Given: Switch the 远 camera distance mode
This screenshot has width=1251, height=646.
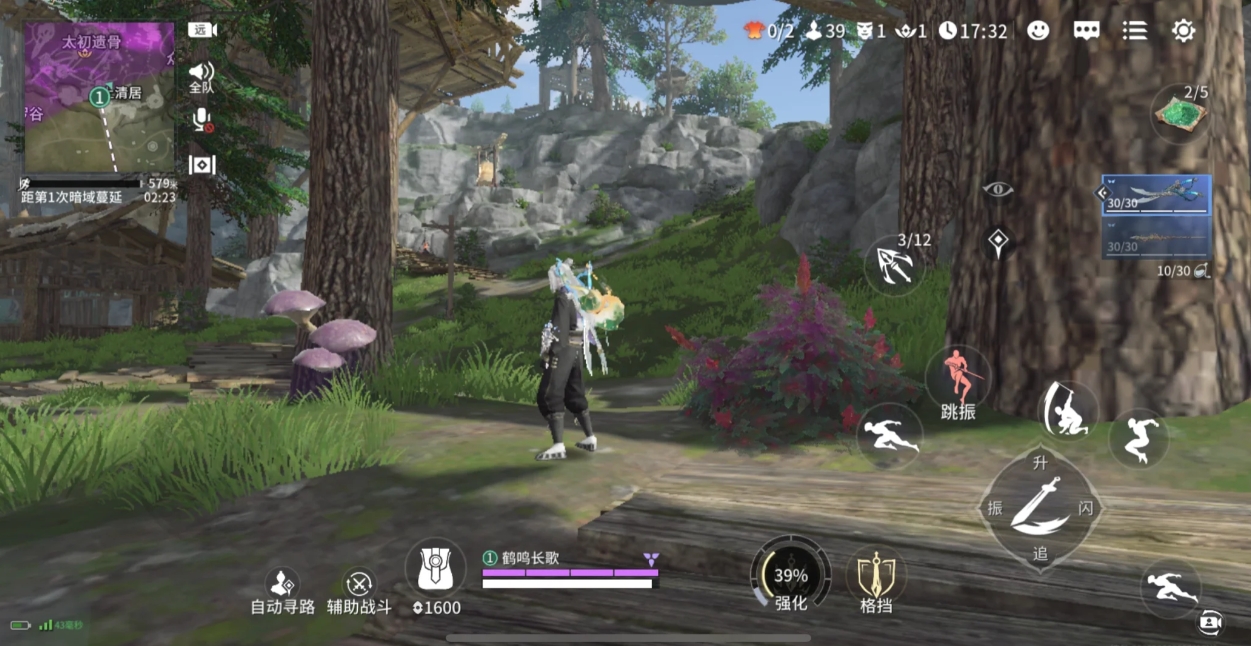Looking at the screenshot, I should 202,30.
